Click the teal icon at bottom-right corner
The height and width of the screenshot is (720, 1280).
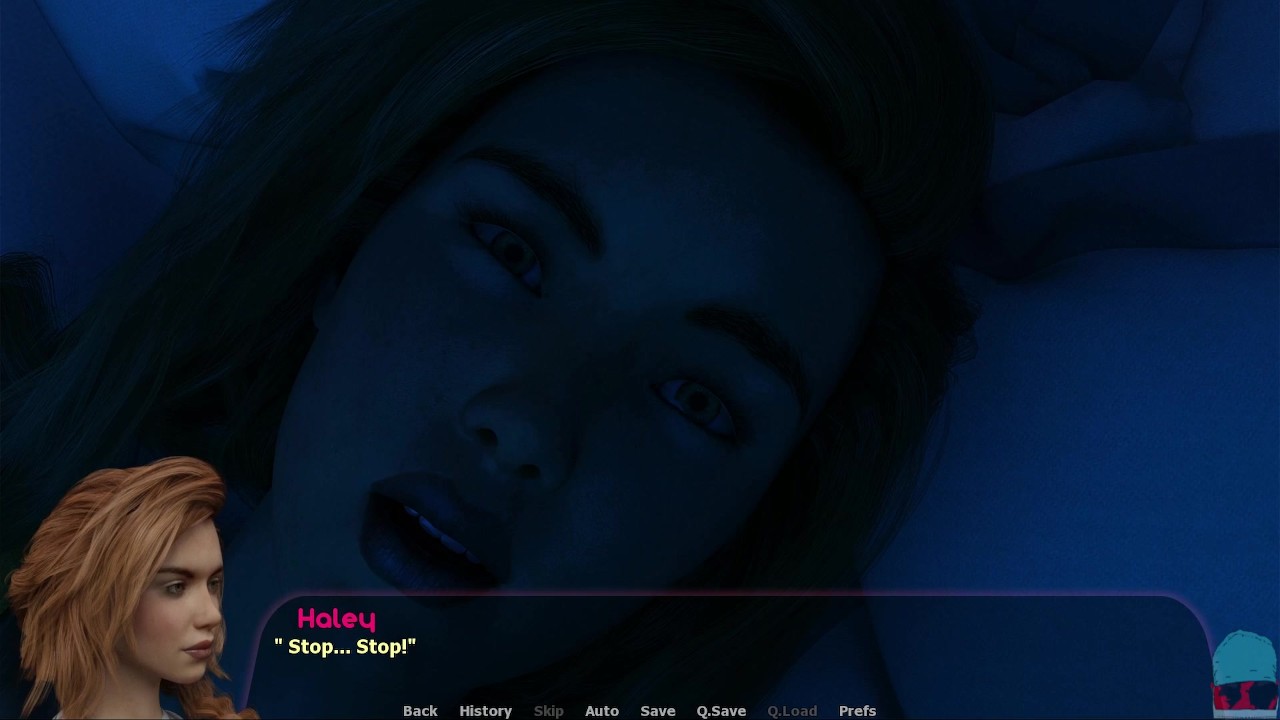pyautogui.click(x=1244, y=672)
